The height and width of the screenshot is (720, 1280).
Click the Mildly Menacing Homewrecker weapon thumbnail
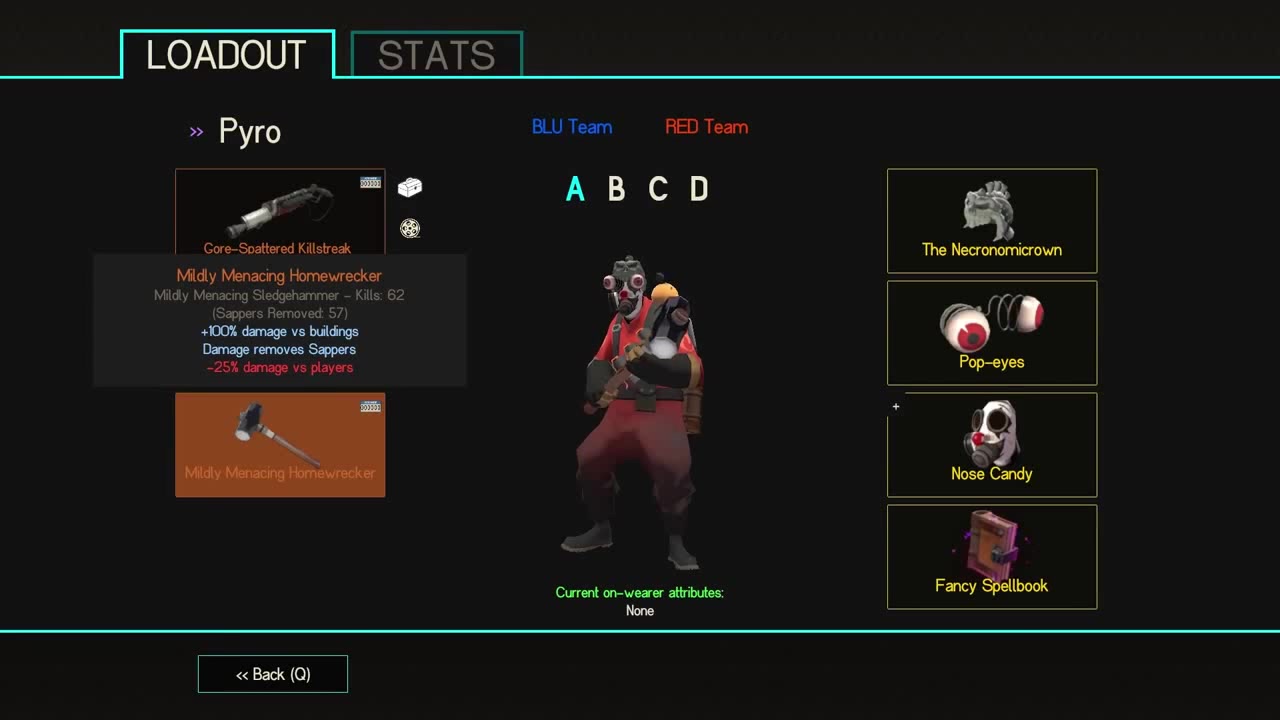(280, 444)
